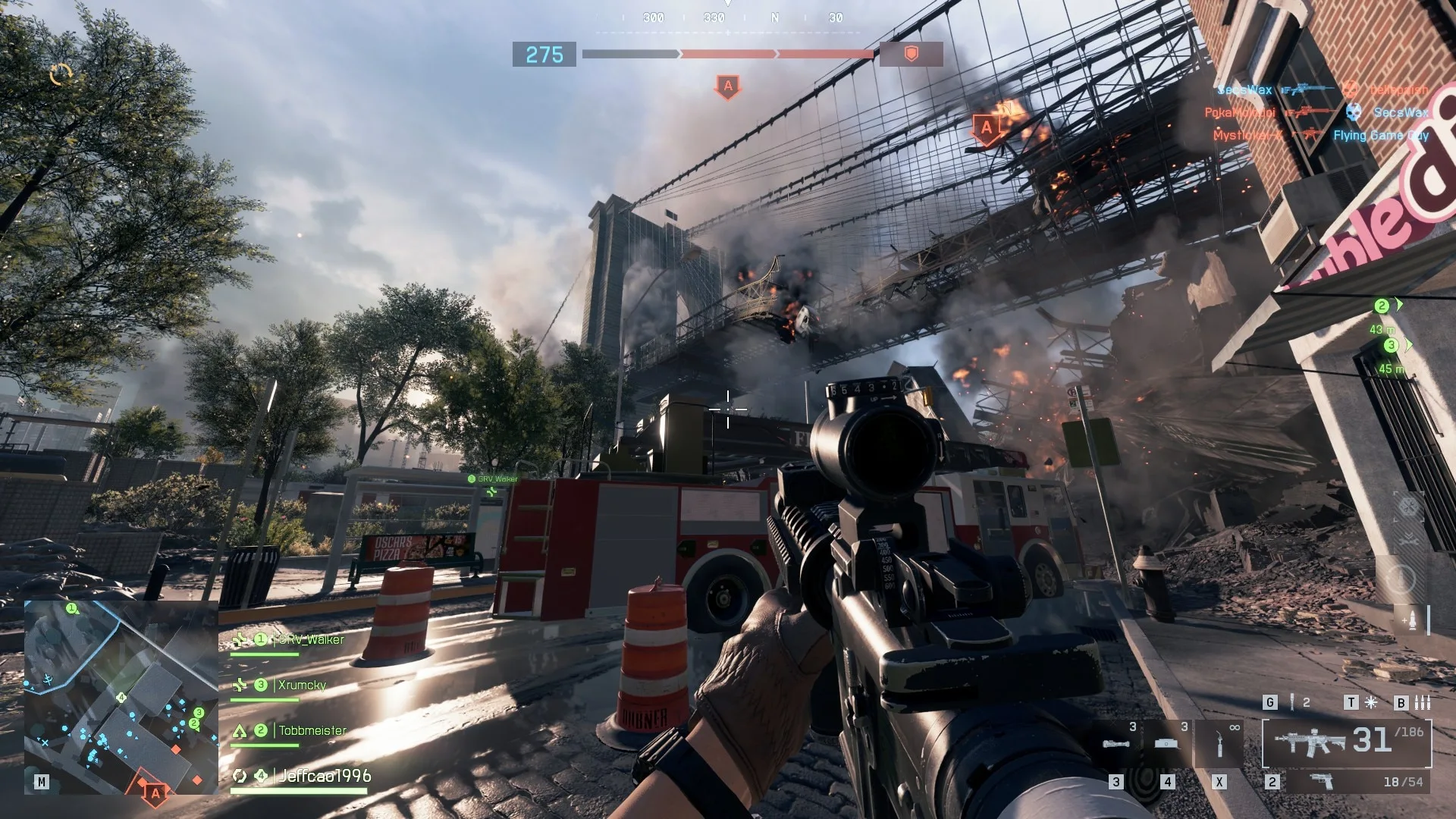Select the ammo crate gadget slot
1456x819 pixels.
coord(1166,744)
